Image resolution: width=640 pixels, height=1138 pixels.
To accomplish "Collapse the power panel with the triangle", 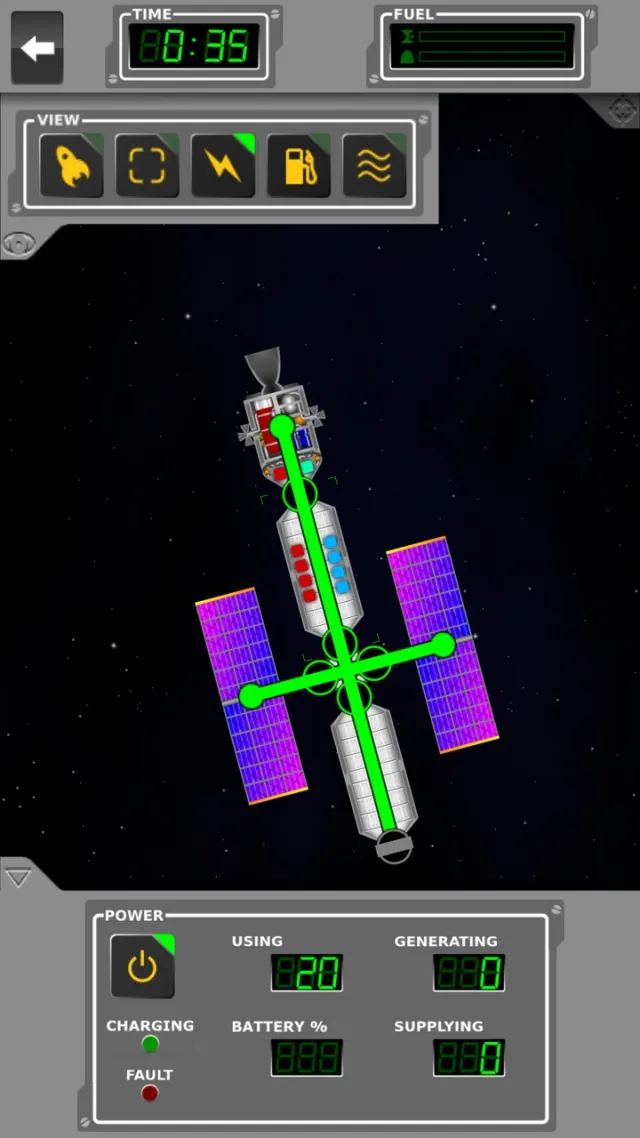I will [18, 878].
